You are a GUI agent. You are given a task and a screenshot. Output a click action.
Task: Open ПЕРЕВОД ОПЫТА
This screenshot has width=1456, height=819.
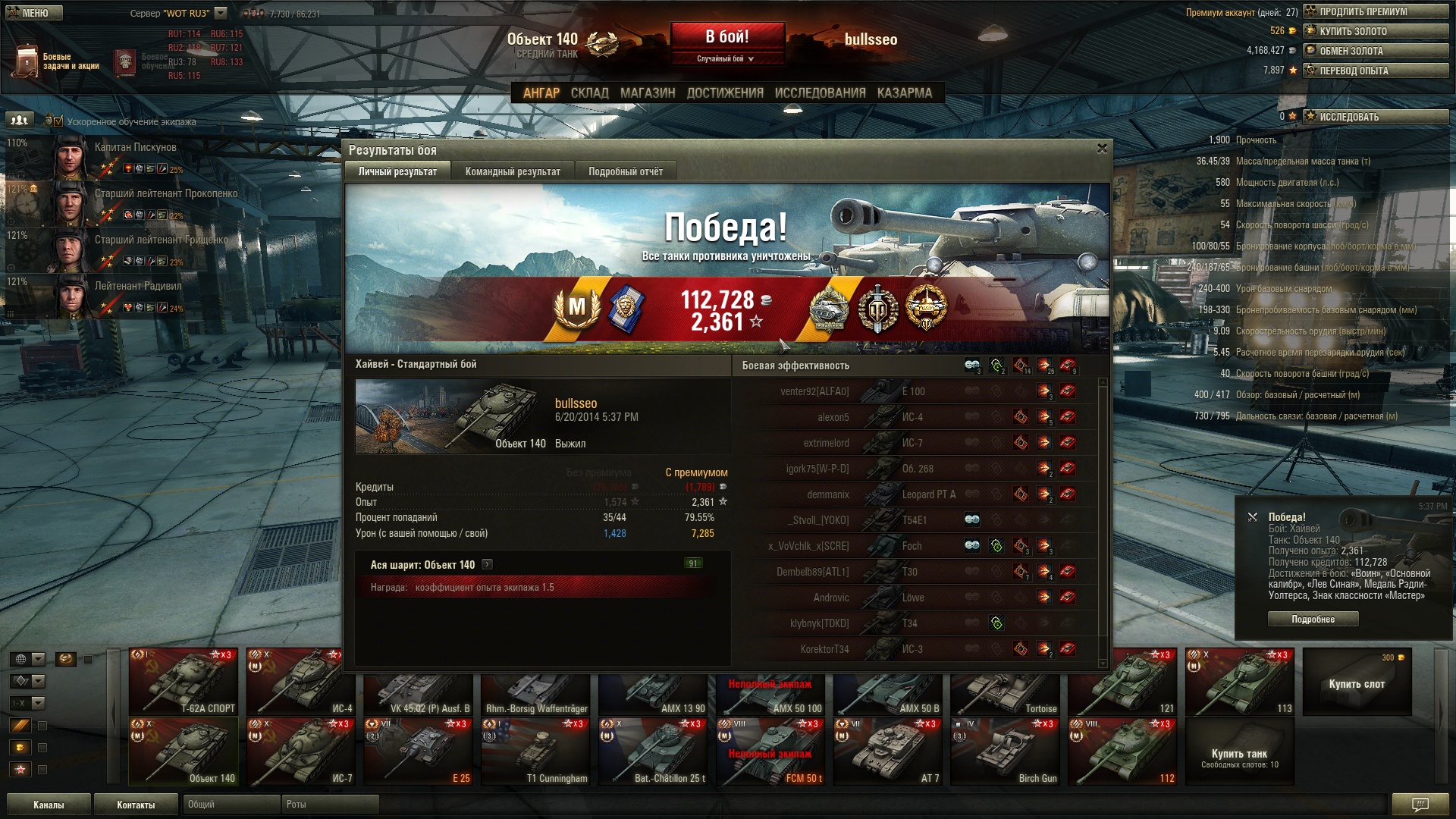[x=1376, y=71]
